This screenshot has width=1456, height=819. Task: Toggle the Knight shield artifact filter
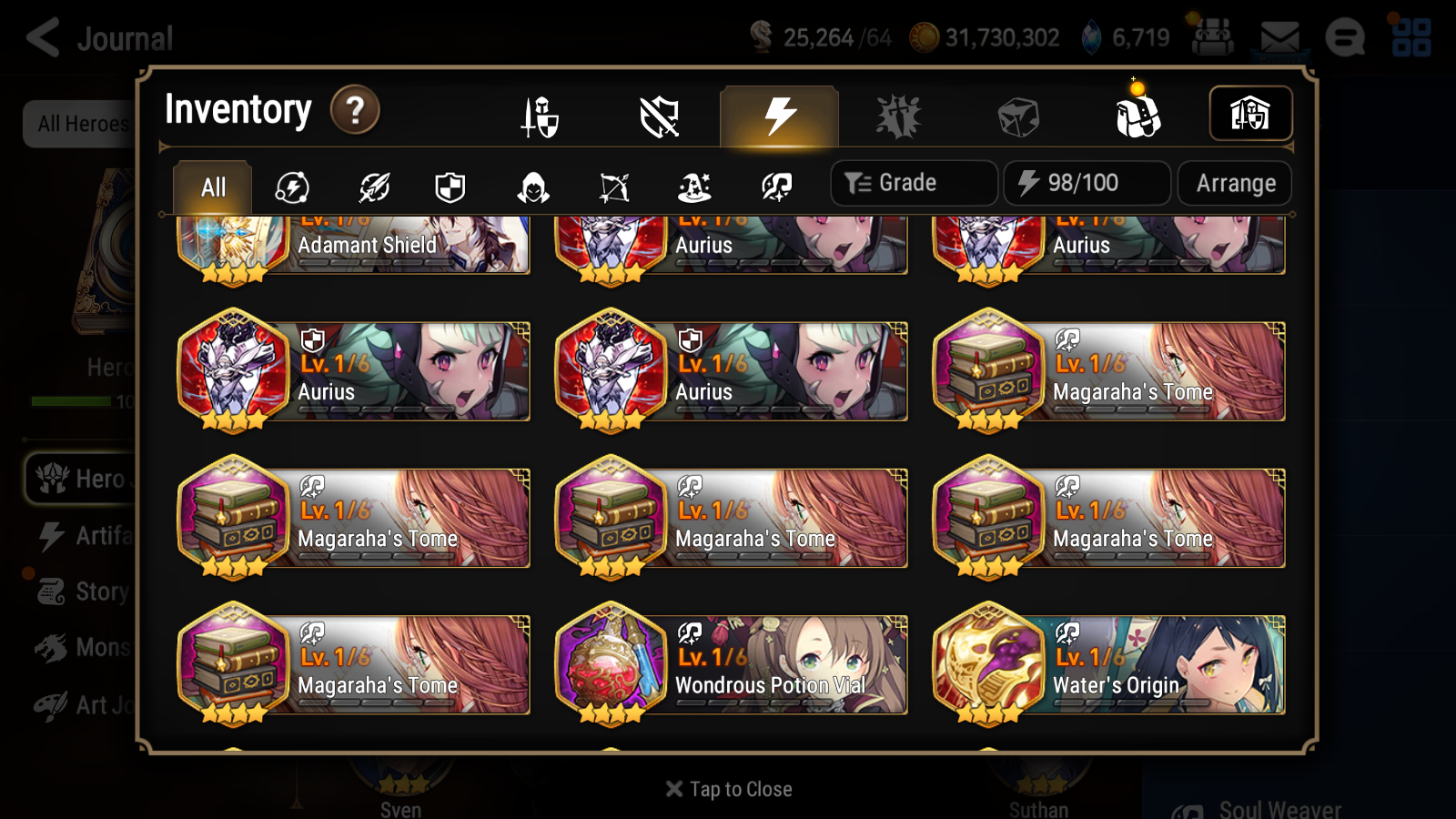point(451,188)
